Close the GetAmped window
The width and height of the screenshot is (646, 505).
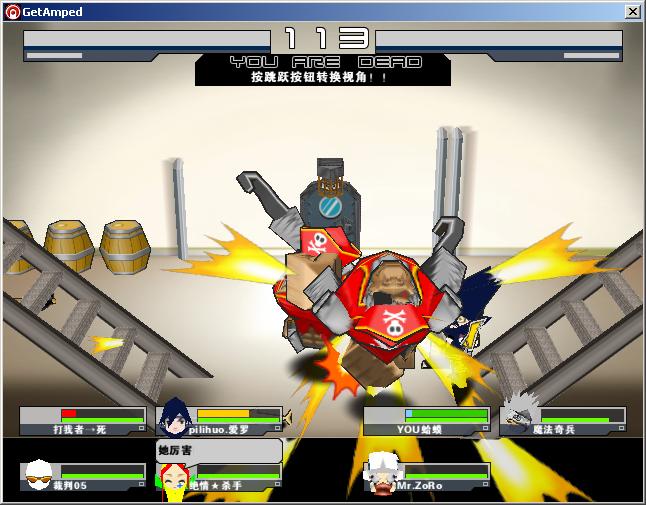coord(632,12)
